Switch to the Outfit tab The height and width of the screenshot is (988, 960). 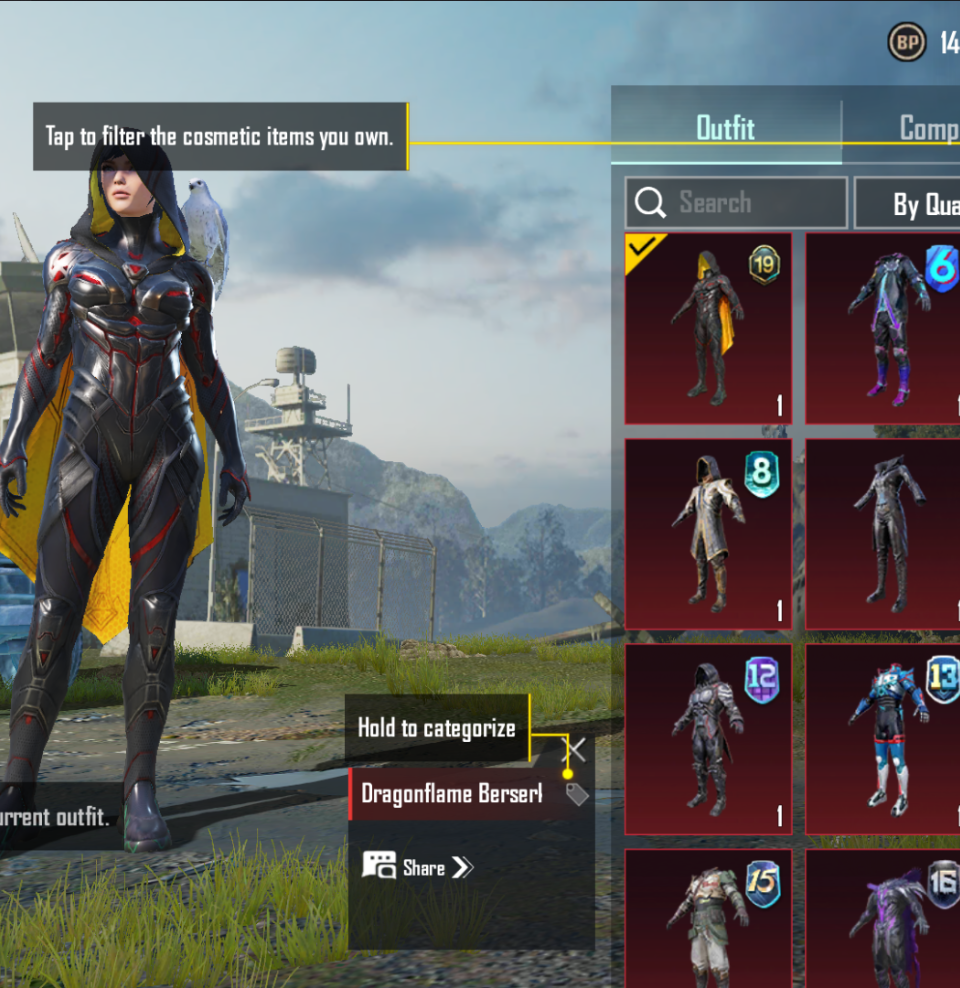click(x=725, y=128)
